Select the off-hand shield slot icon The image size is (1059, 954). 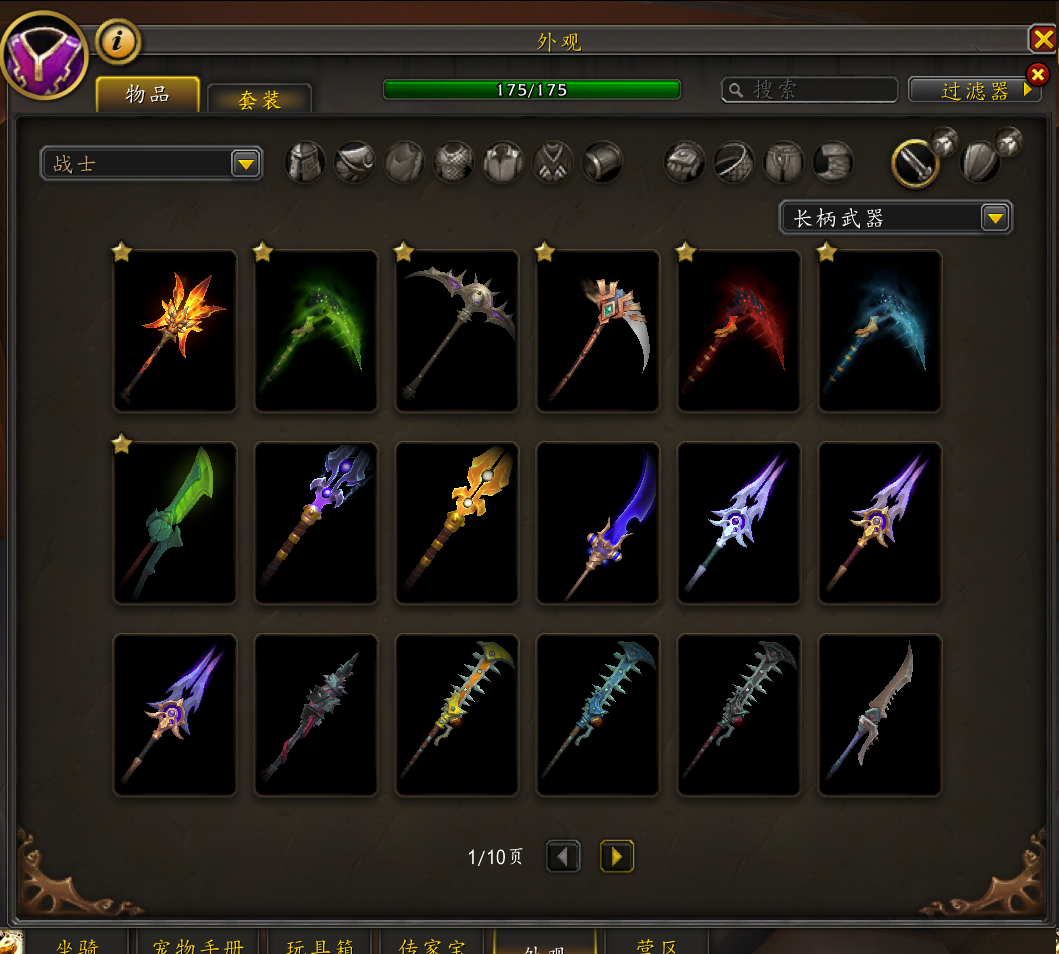[x=980, y=162]
